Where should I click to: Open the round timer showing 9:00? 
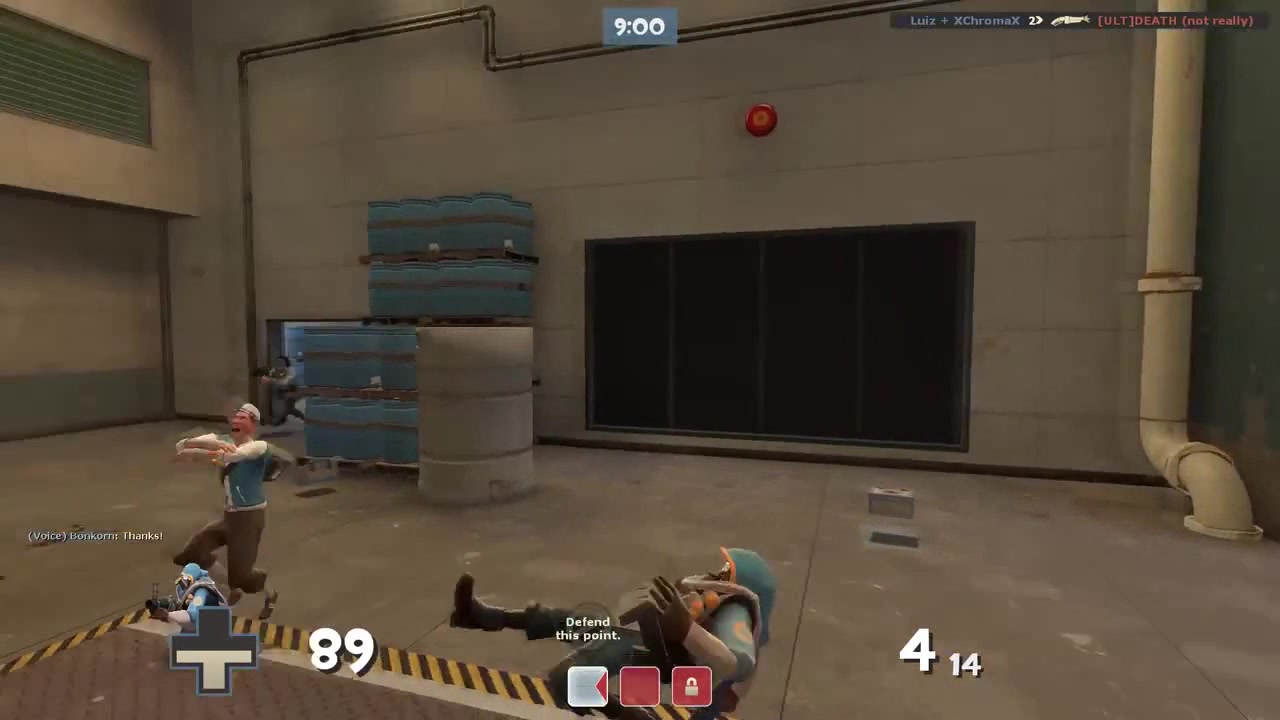(x=639, y=27)
